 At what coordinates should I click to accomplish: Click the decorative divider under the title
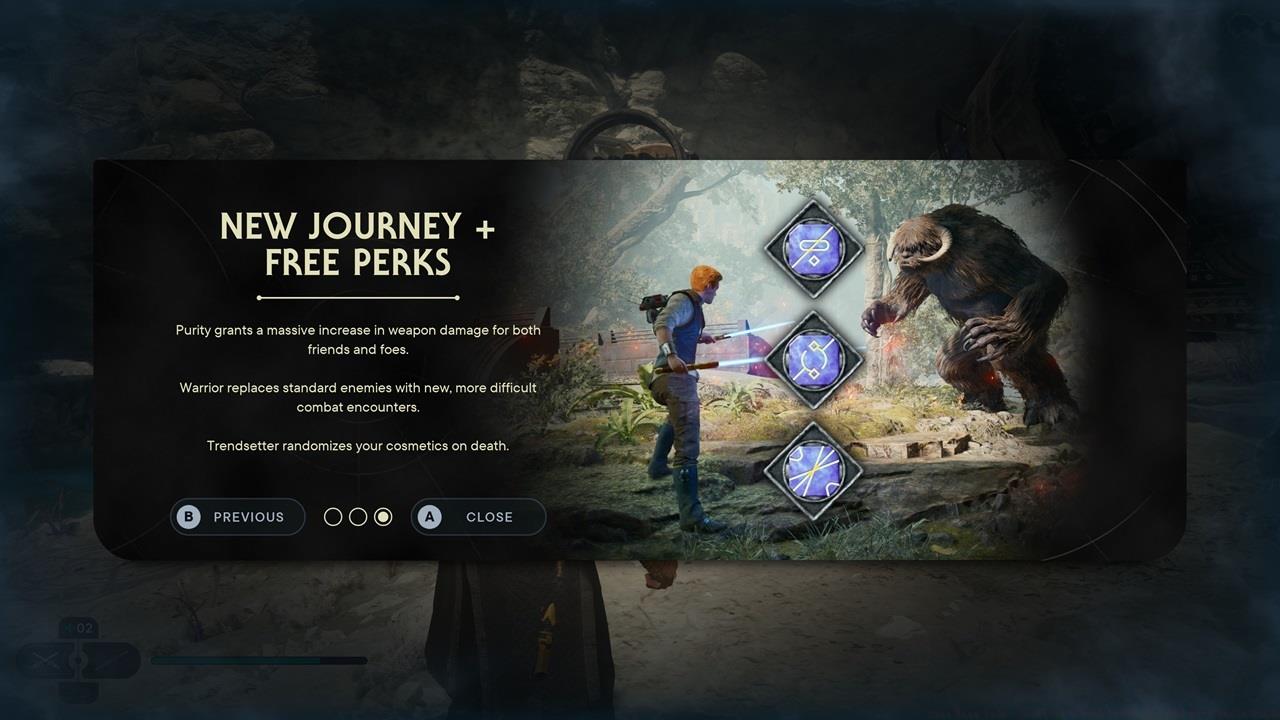click(x=357, y=297)
